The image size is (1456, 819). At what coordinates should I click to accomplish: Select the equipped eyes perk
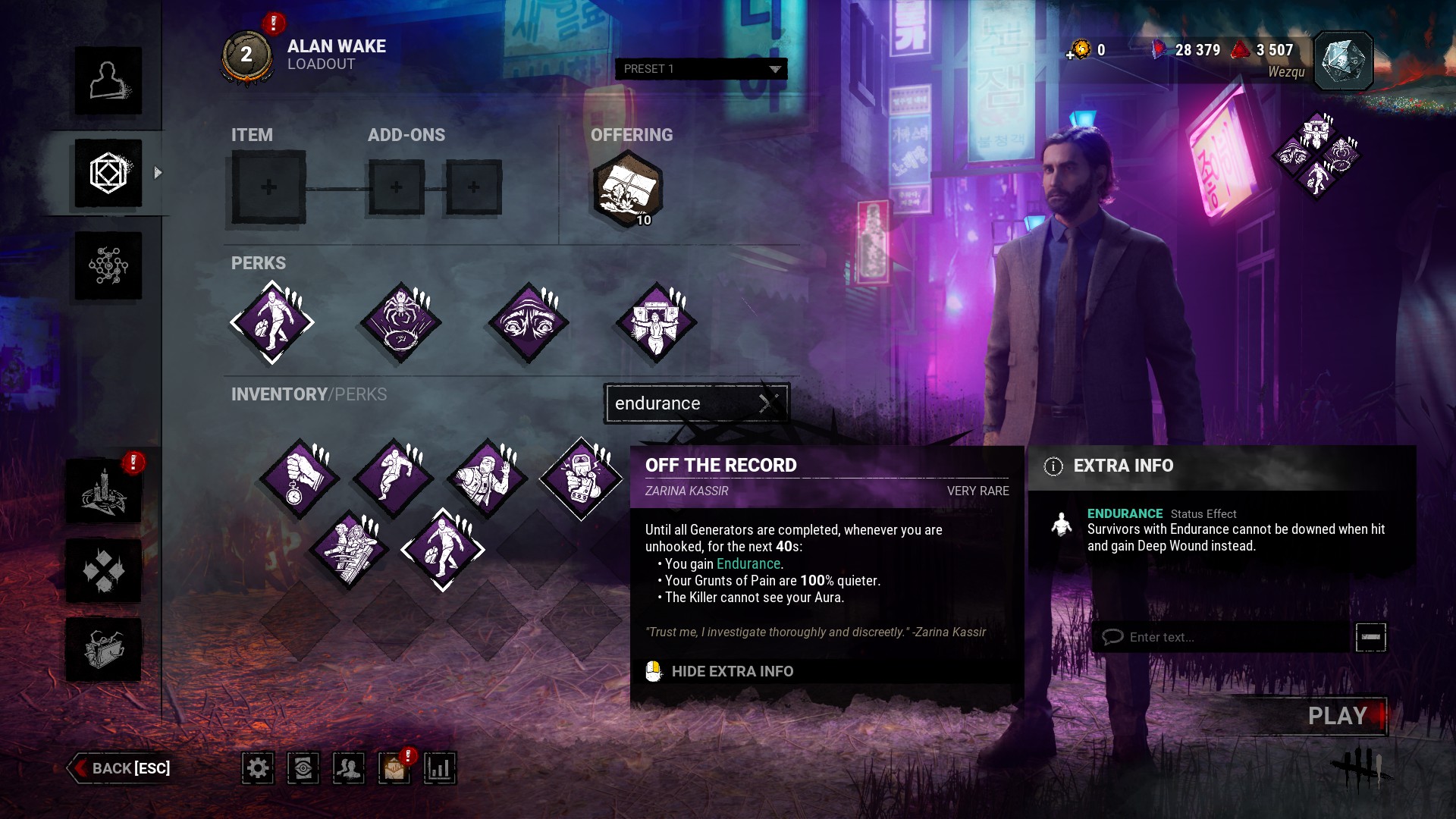click(x=529, y=323)
